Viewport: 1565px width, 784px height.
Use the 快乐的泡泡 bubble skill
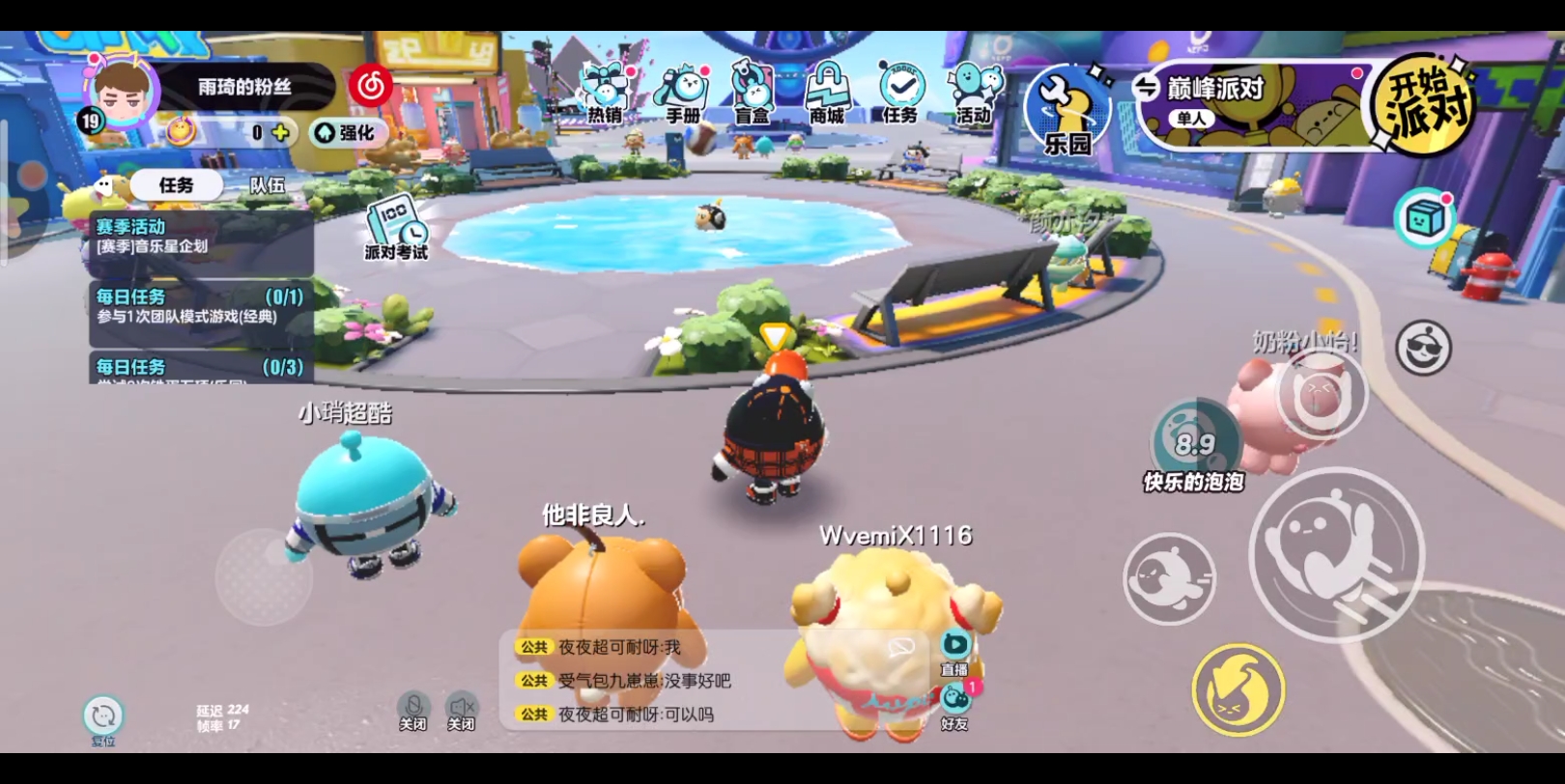[1194, 444]
